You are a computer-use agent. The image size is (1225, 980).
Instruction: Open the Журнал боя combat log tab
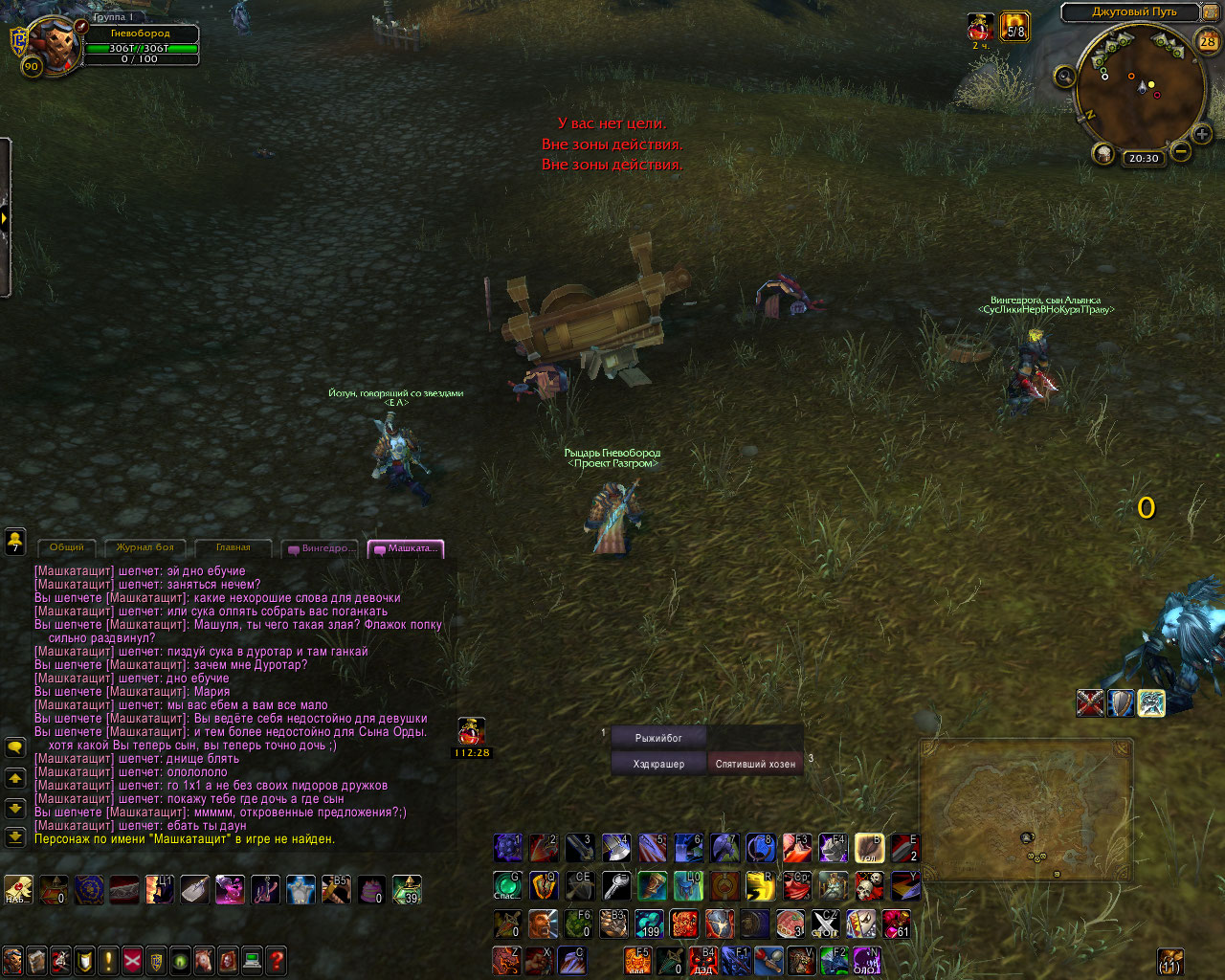coord(145,547)
